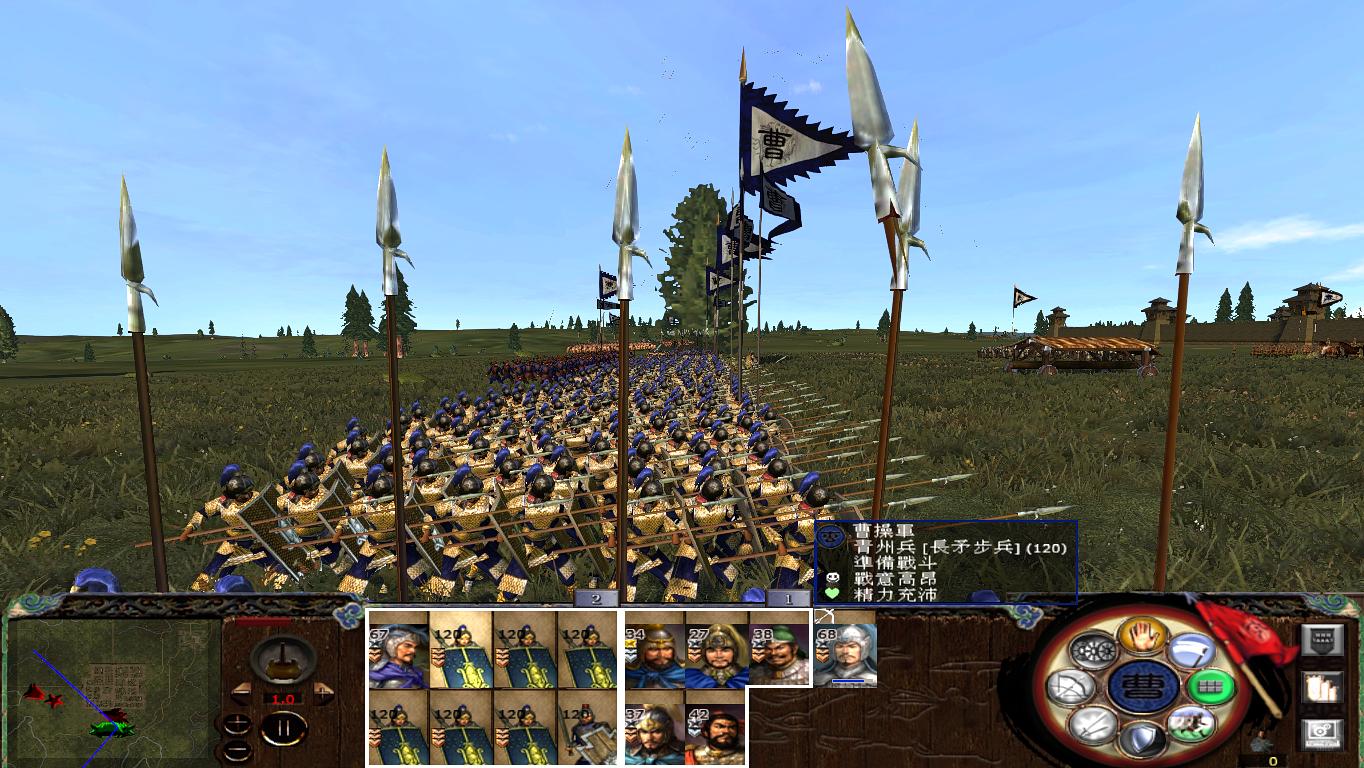
Task: Select the running soldier movement icon
Action: 1192,724
